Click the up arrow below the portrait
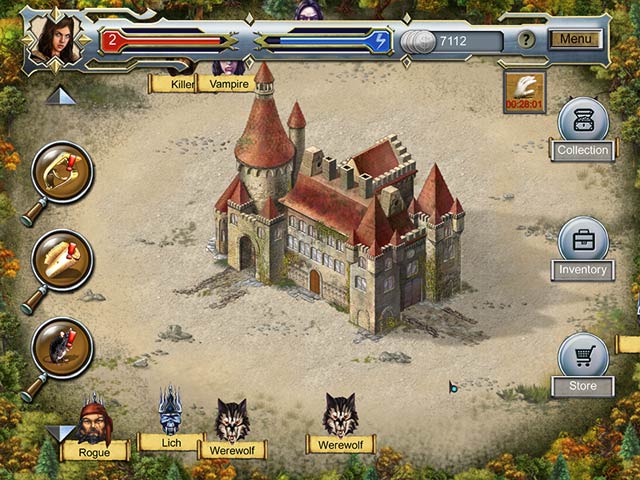 coord(60,95)
